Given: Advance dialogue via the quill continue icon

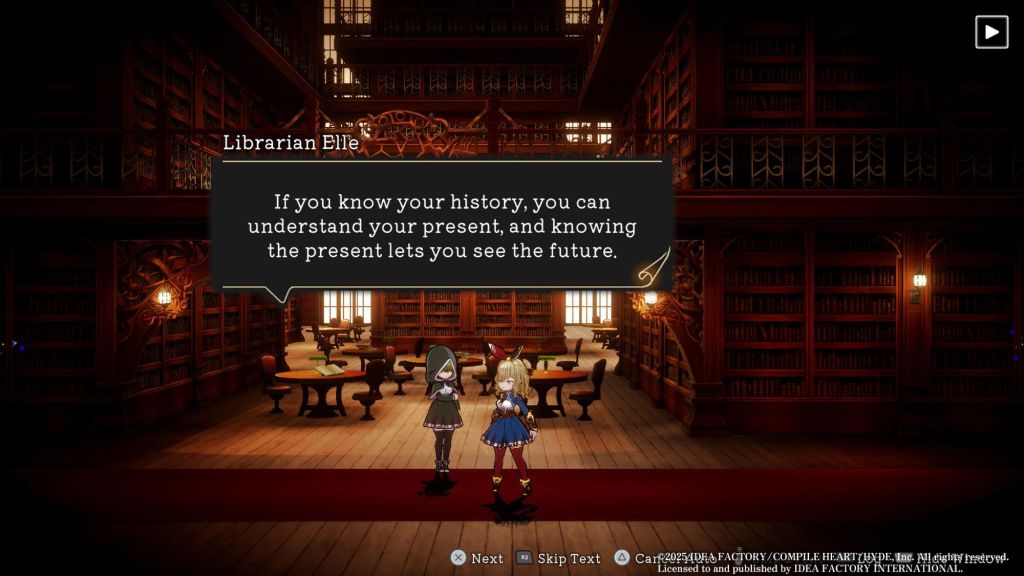Looking at the screenshot, I should (653, 265).
